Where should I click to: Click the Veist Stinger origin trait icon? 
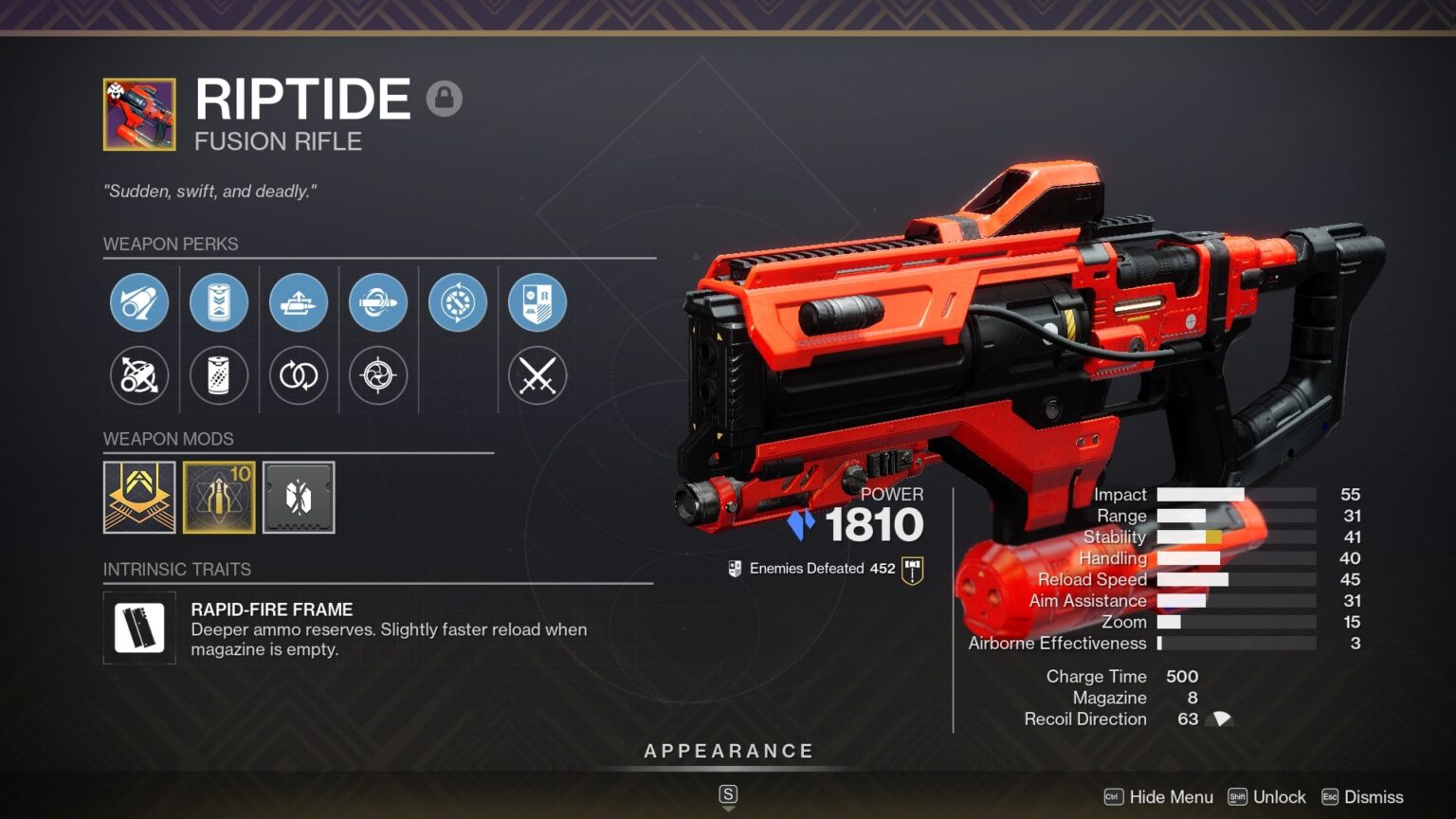tap(458, 302)
